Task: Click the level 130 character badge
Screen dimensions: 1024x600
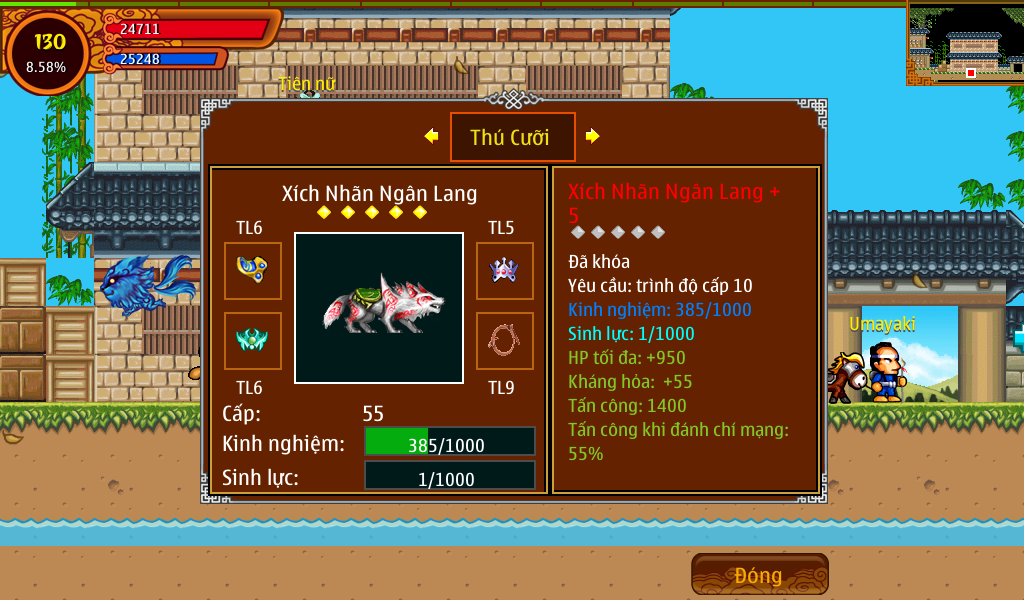Action: point(47,53)
